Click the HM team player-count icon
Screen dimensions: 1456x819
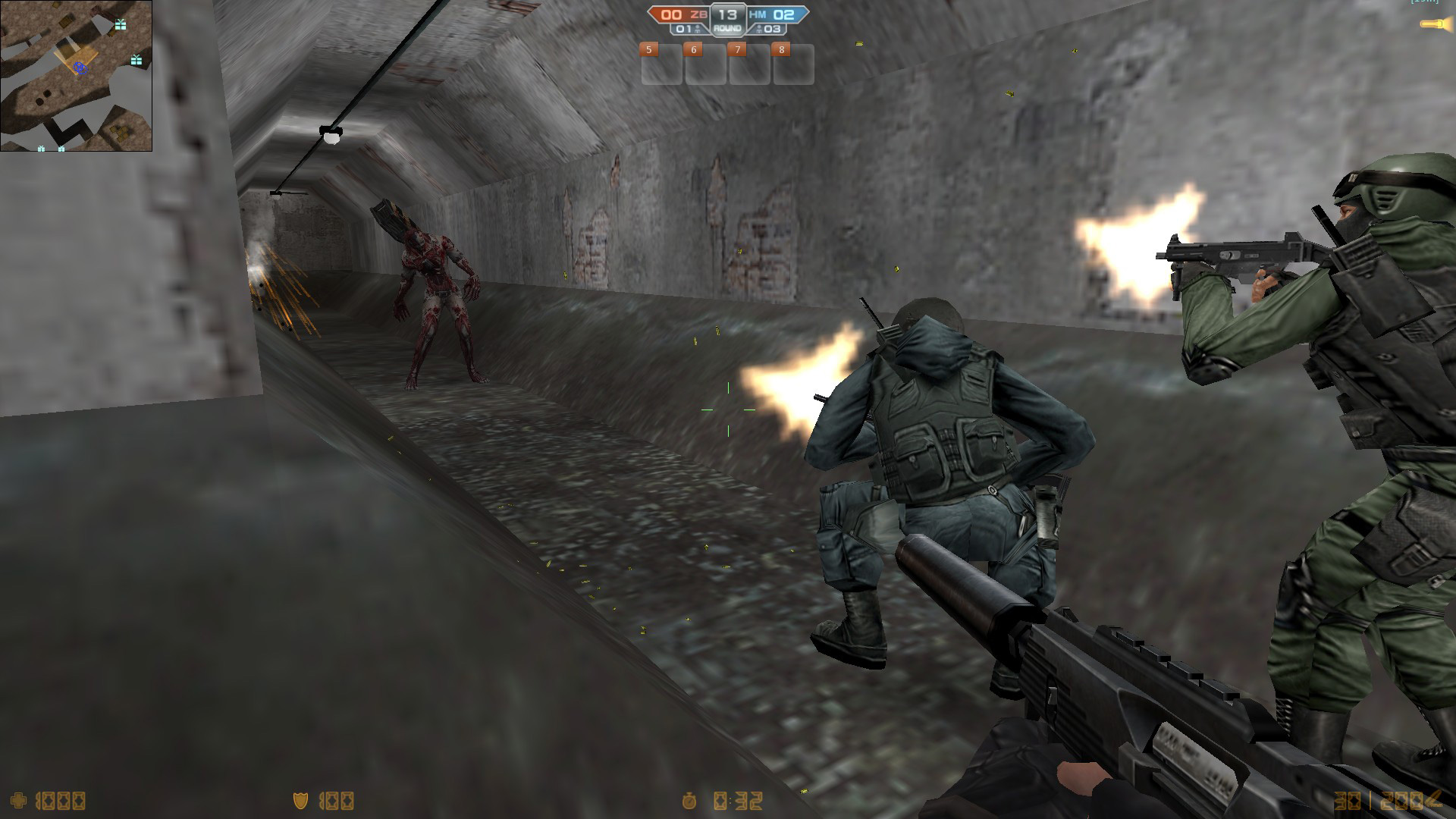pyautogui.click(x=759, y=28)
